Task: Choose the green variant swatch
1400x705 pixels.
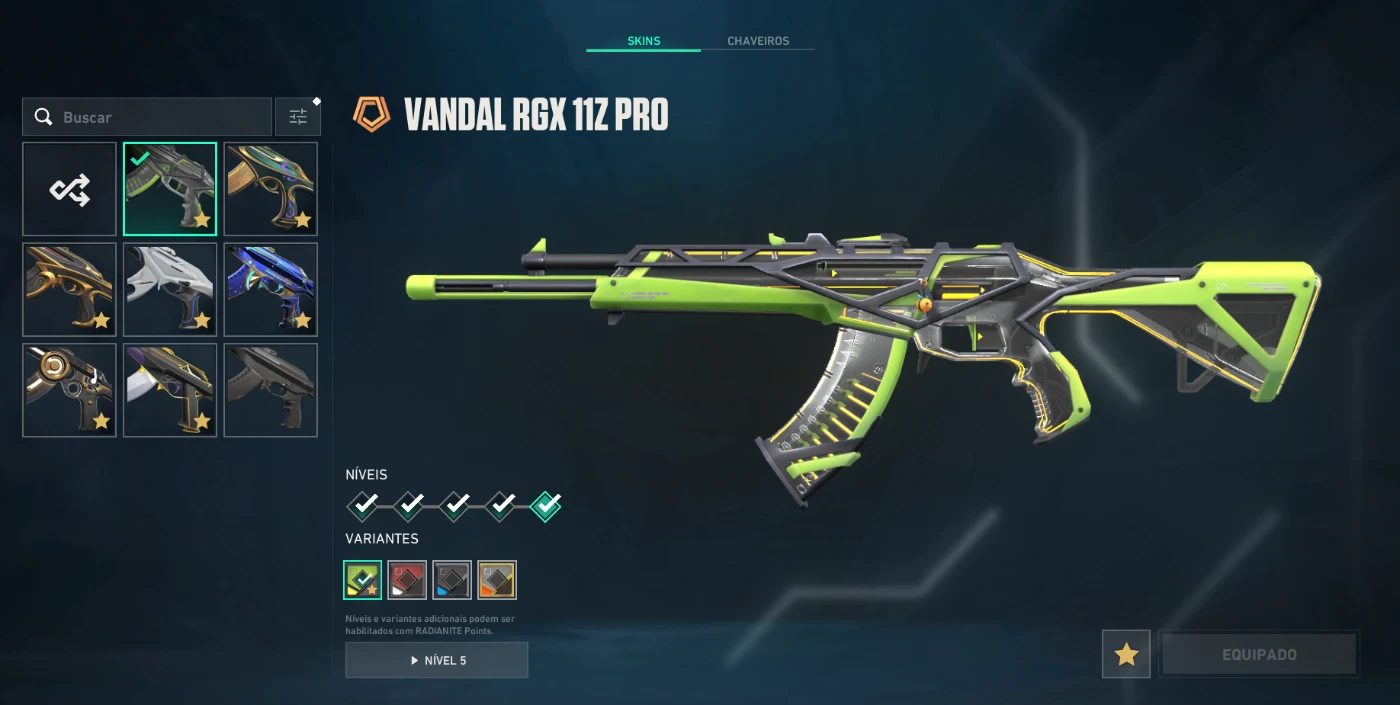Action: tap(362, 580)
